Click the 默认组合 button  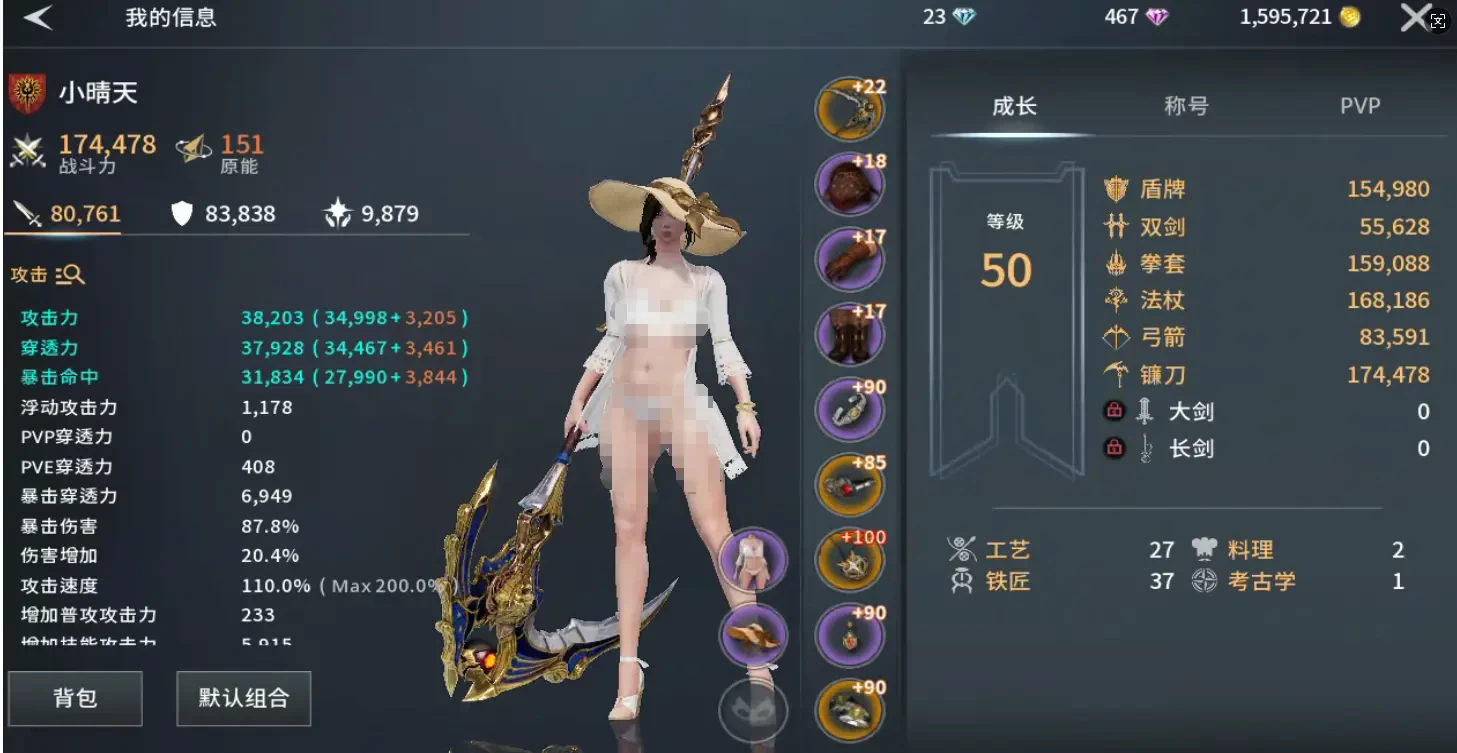[243, 698]
